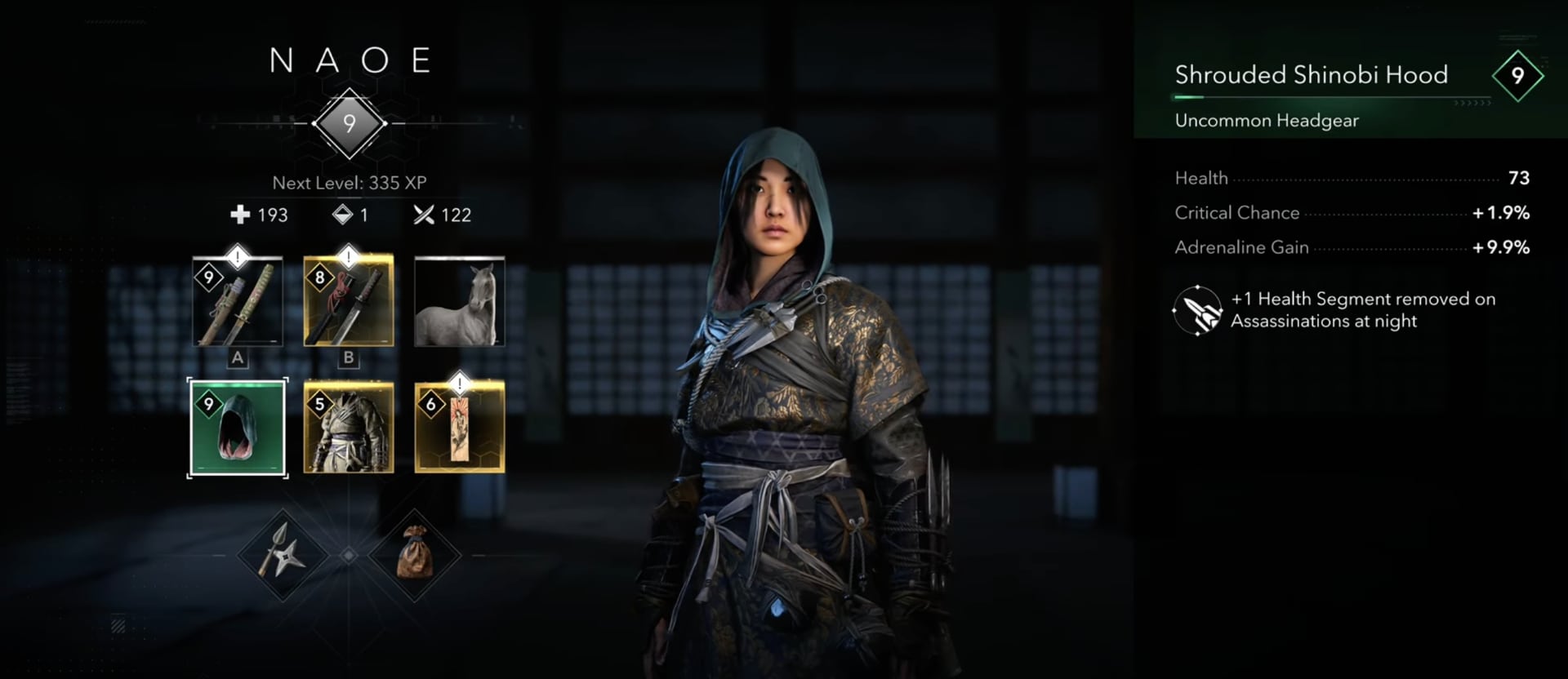Choose the level 8 legendary weapon slot
Screen dimensions: 1568x679
coord(349,302)
